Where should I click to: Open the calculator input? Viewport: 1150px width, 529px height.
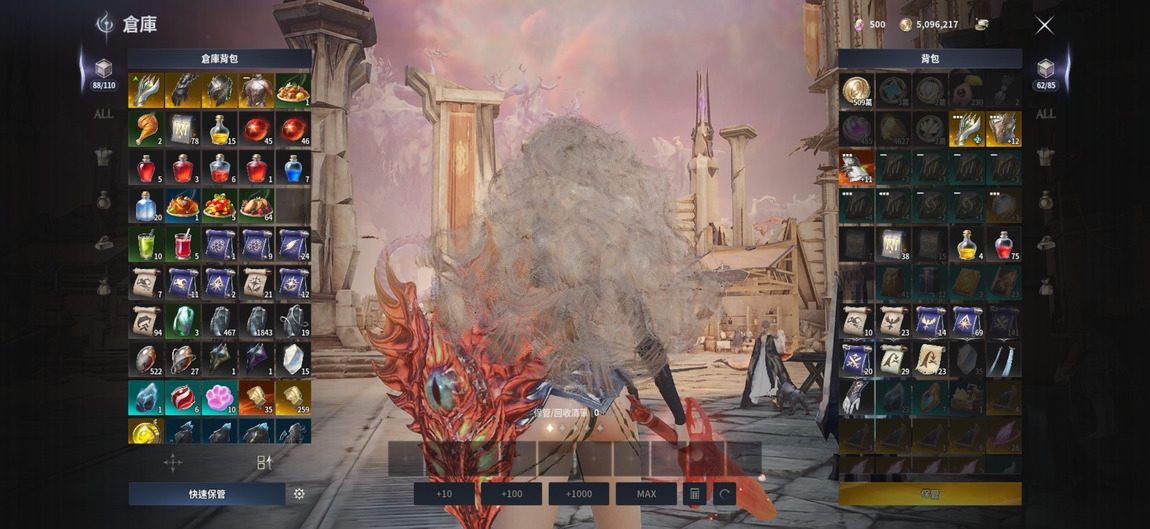695,494
